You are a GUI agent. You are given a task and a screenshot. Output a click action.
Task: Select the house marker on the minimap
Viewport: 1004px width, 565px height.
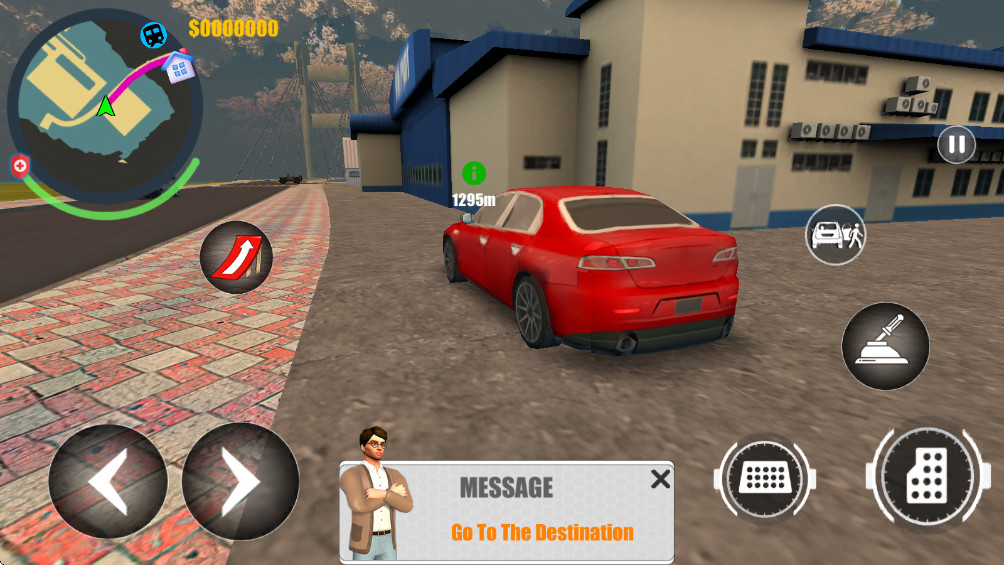[x=179, y=68]
